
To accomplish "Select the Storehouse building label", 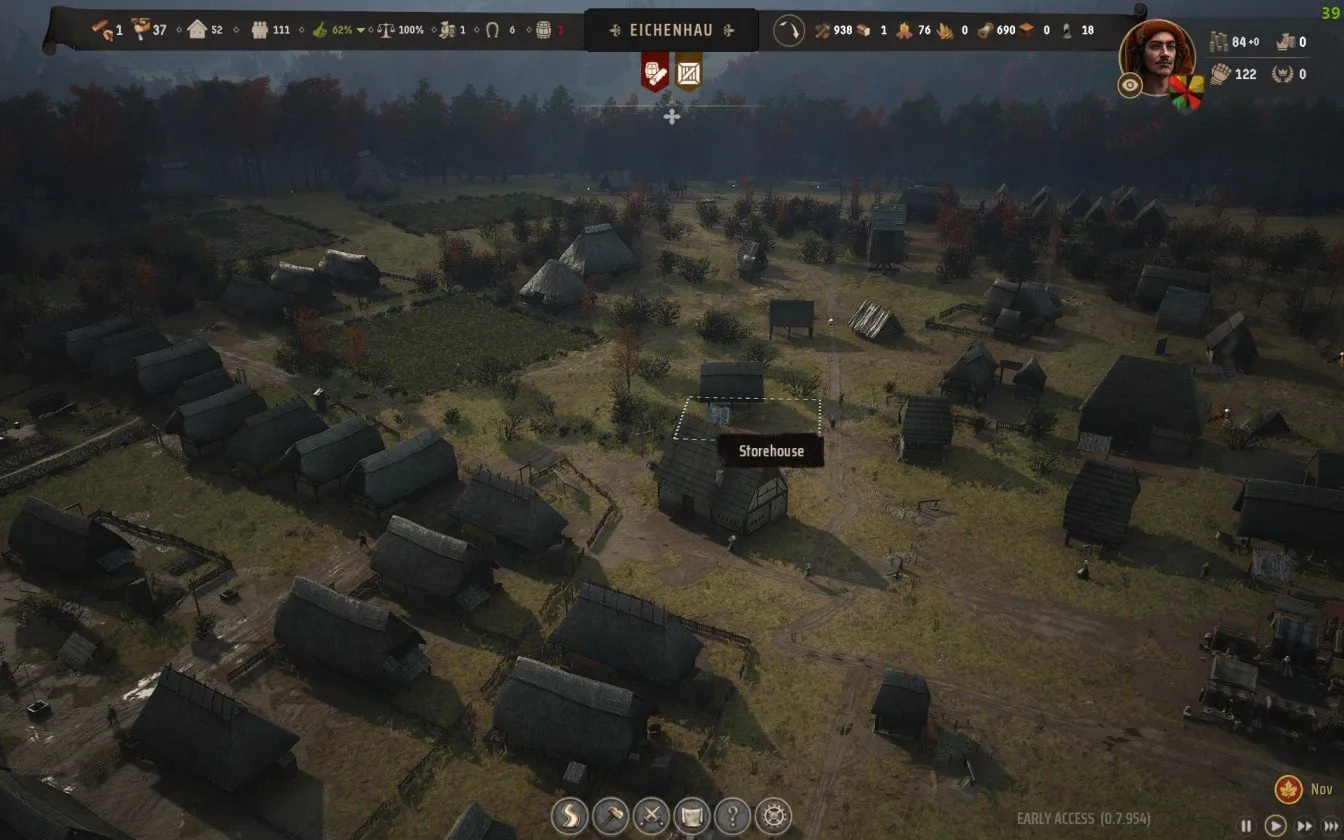I will click(771, 451).
